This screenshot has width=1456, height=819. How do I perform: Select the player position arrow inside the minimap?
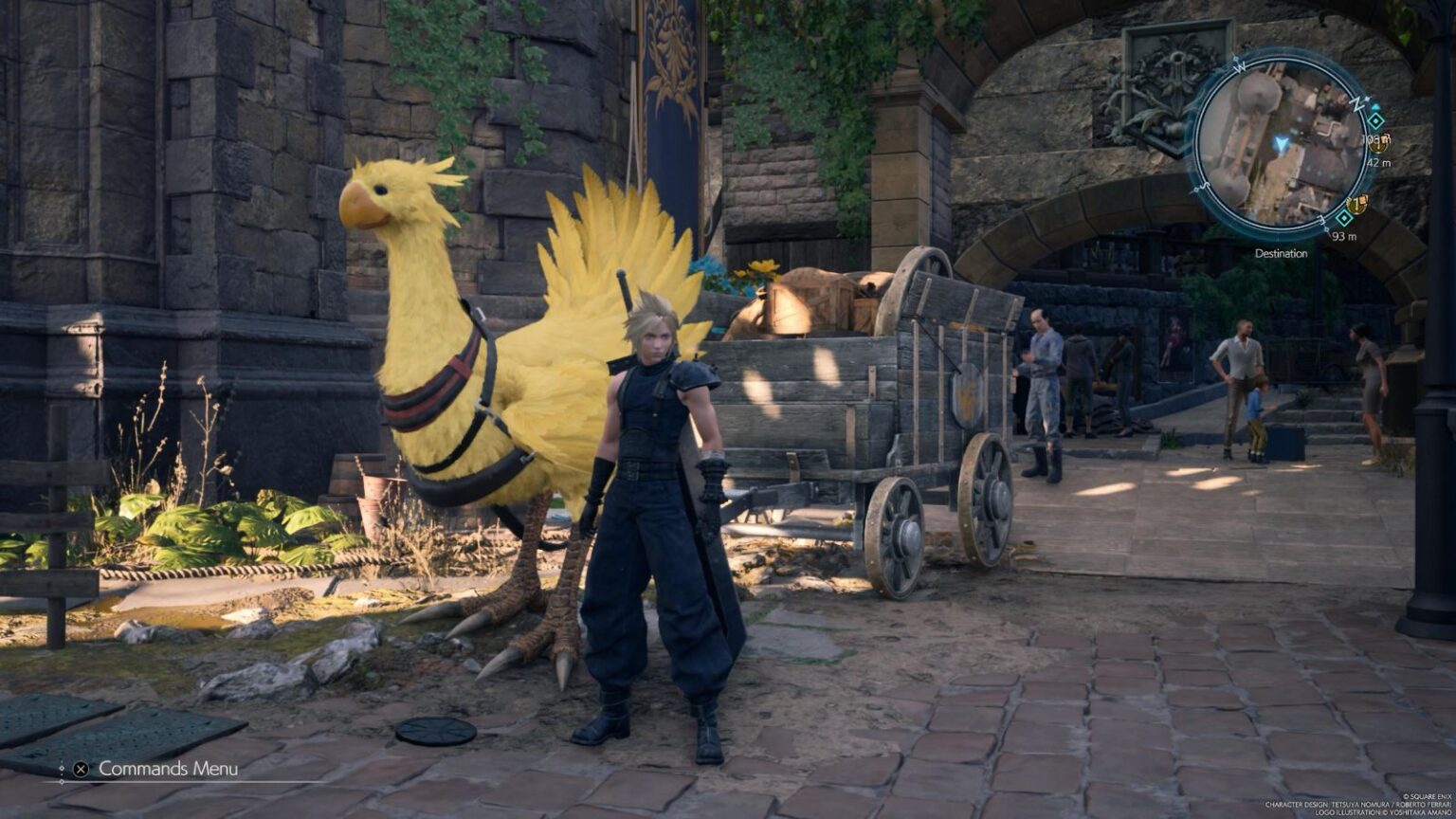tap(1280, 144)
